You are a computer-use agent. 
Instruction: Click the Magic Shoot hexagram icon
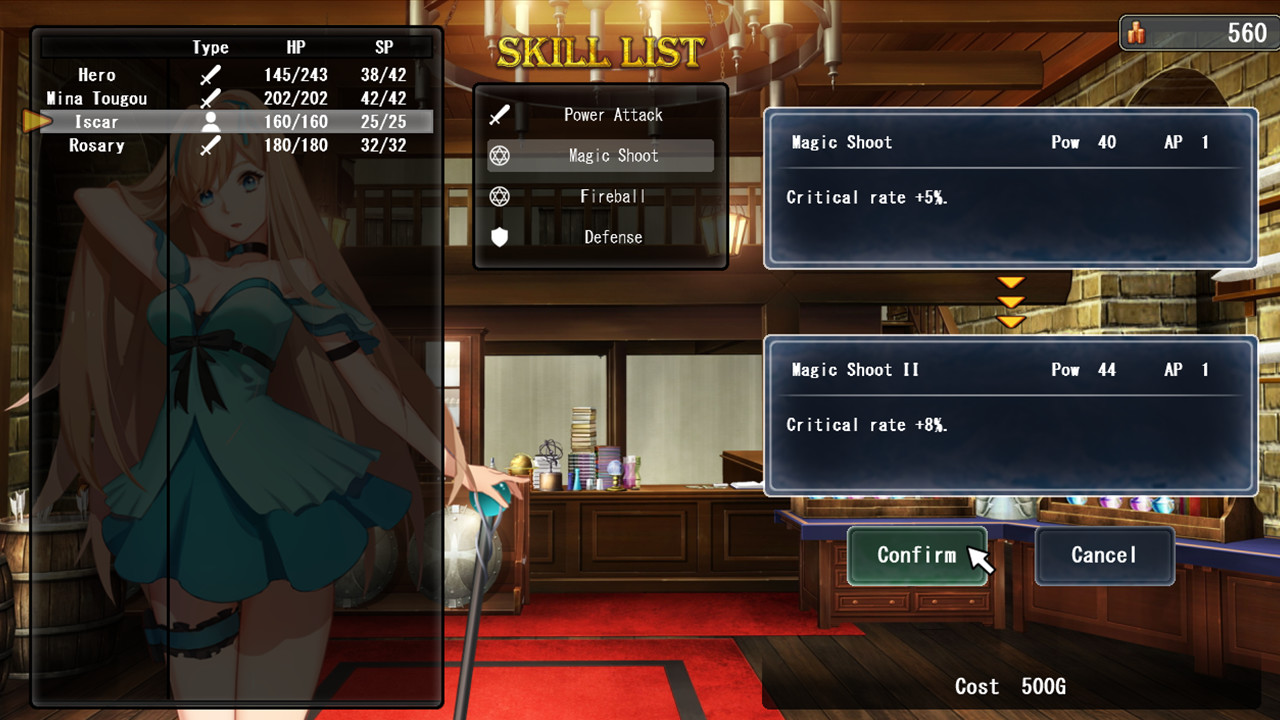(498, 155)
